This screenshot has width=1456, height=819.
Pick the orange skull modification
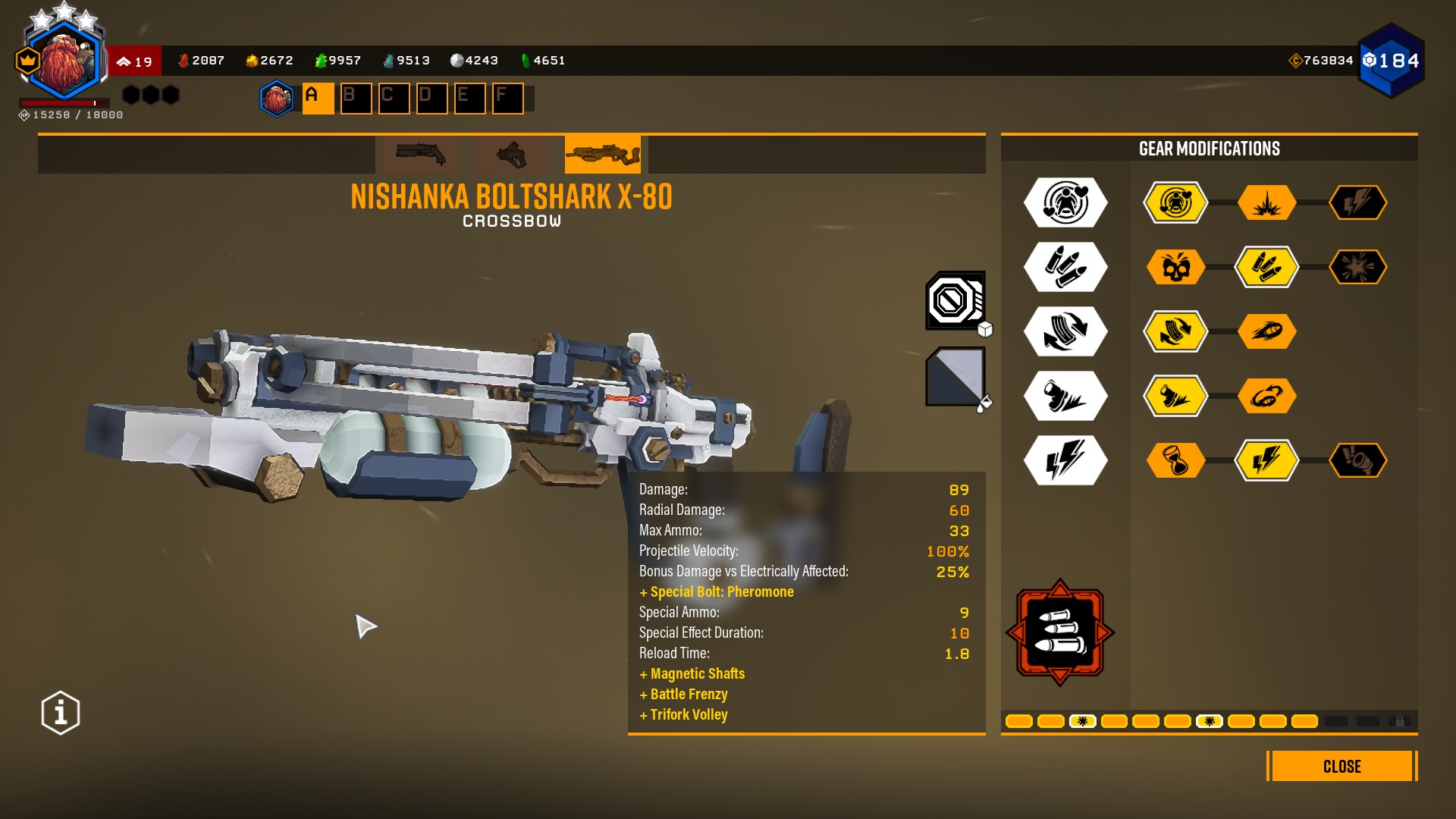point(1175,267)
